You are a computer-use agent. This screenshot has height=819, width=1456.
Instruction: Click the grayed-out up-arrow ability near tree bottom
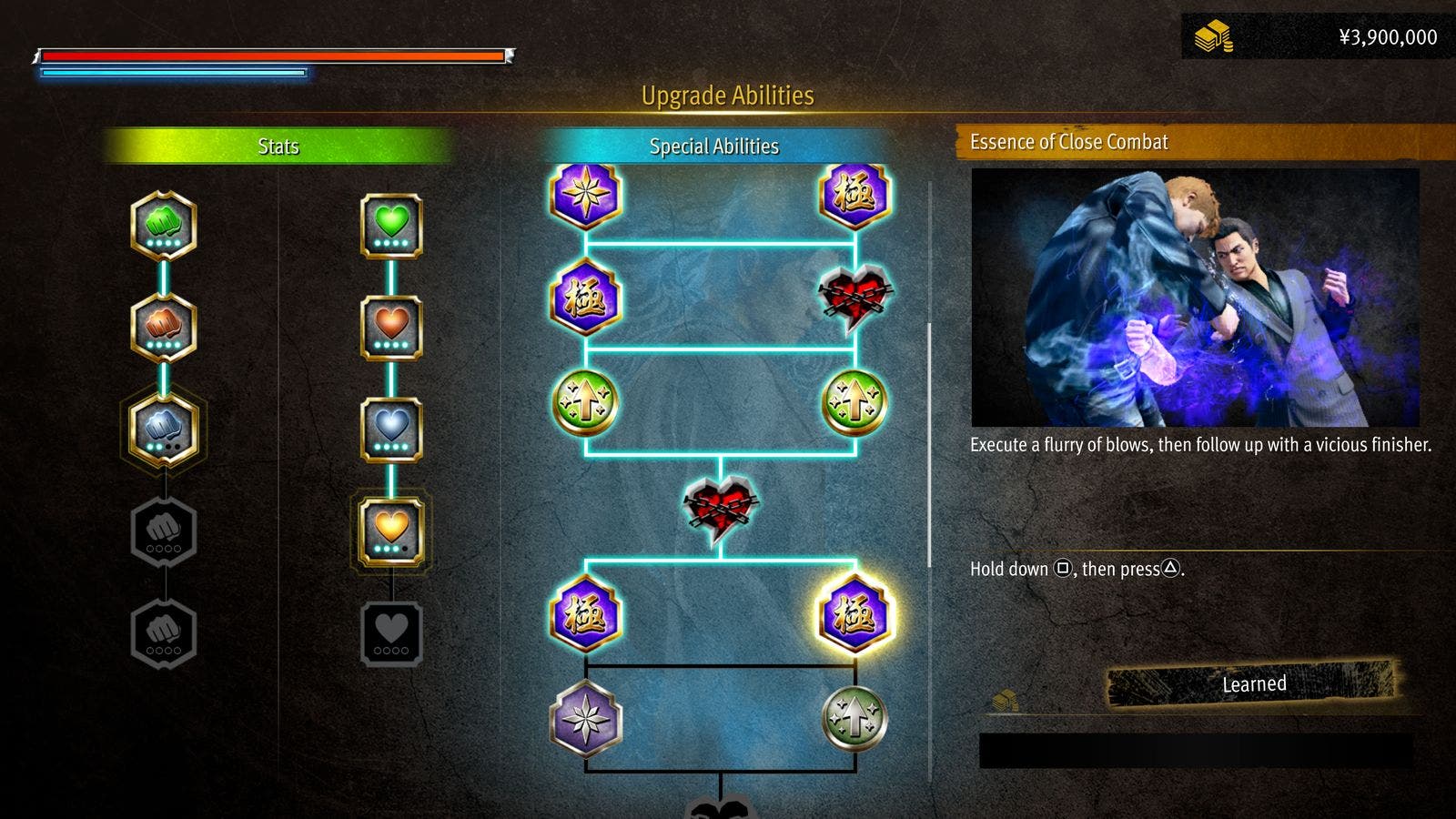click(x=855, y=719)
